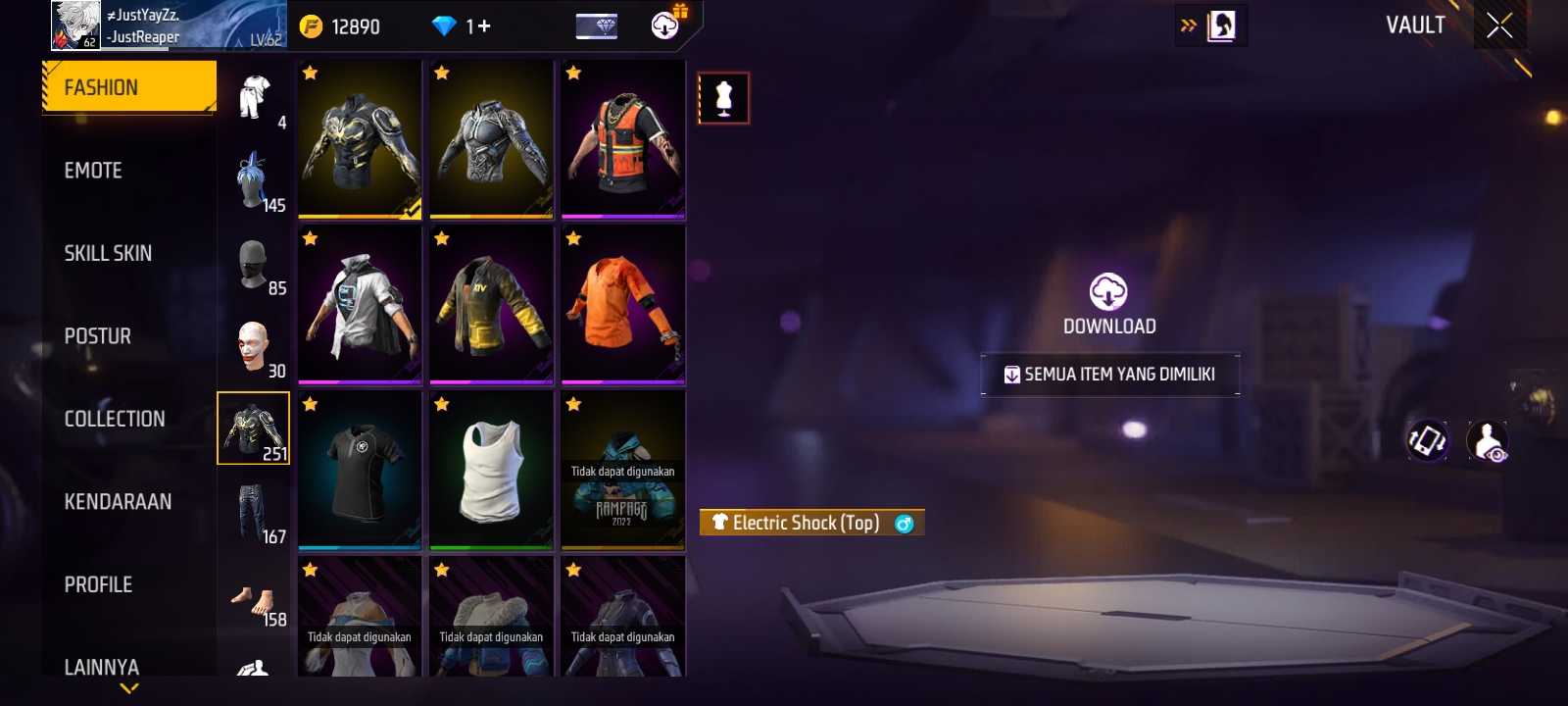Choose SEMUA ITEM YANG DIMILIKI button
The height and width of the screenshot is (706, 1568).
click(x=1110, y=375)
